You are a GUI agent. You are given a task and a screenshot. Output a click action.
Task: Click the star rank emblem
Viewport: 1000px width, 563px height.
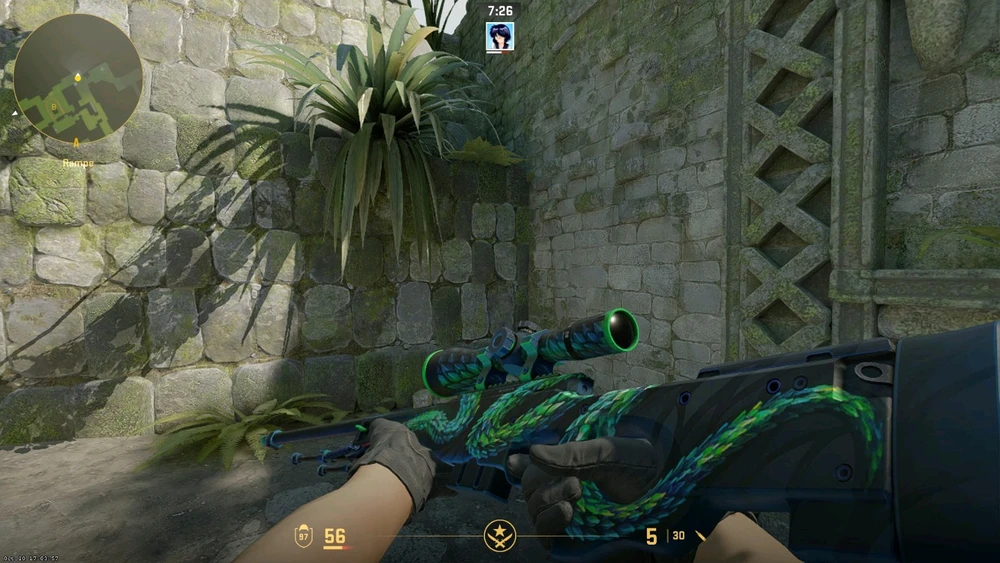(499, 537)
